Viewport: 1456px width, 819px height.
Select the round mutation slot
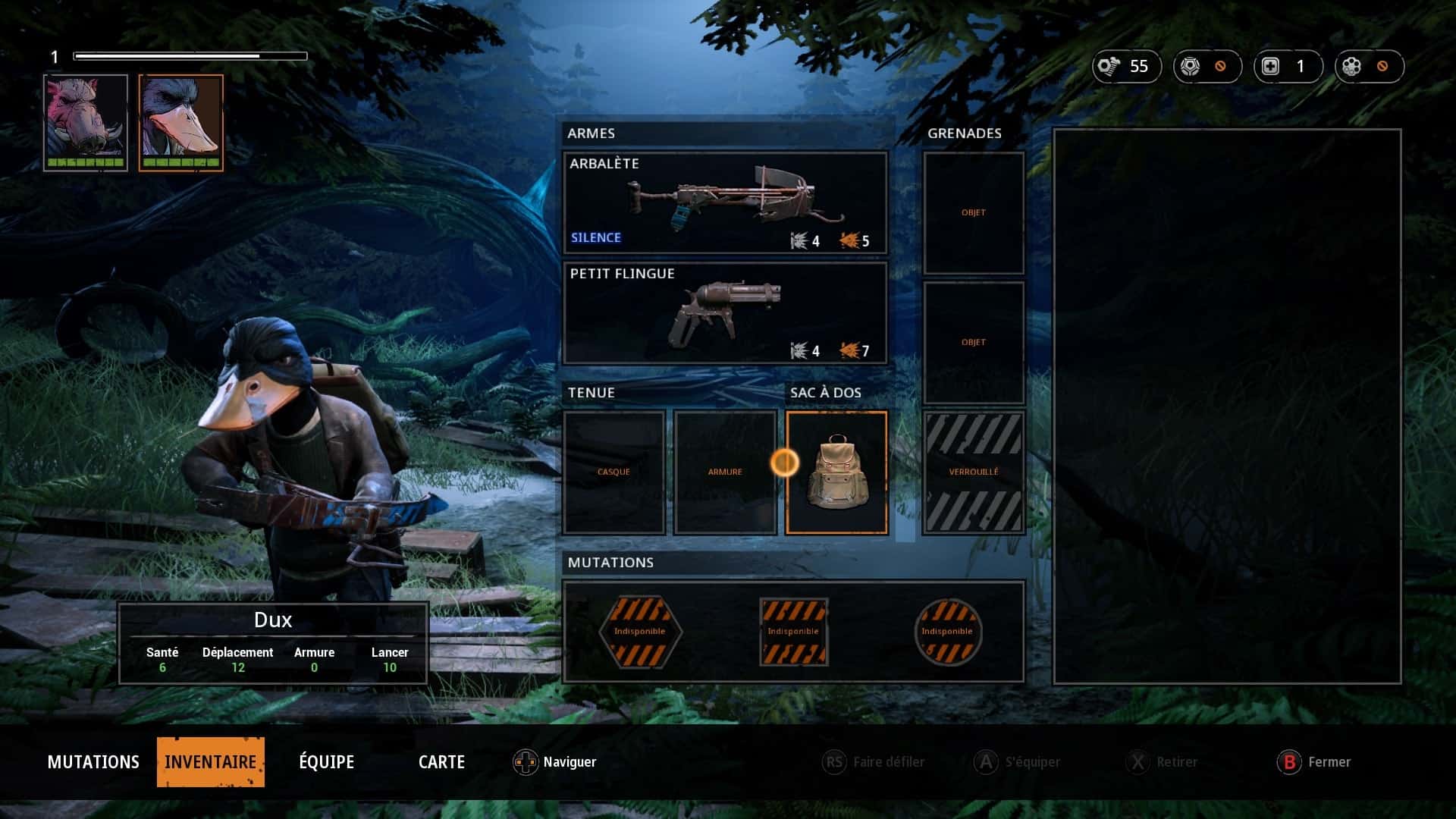[947, 632]
